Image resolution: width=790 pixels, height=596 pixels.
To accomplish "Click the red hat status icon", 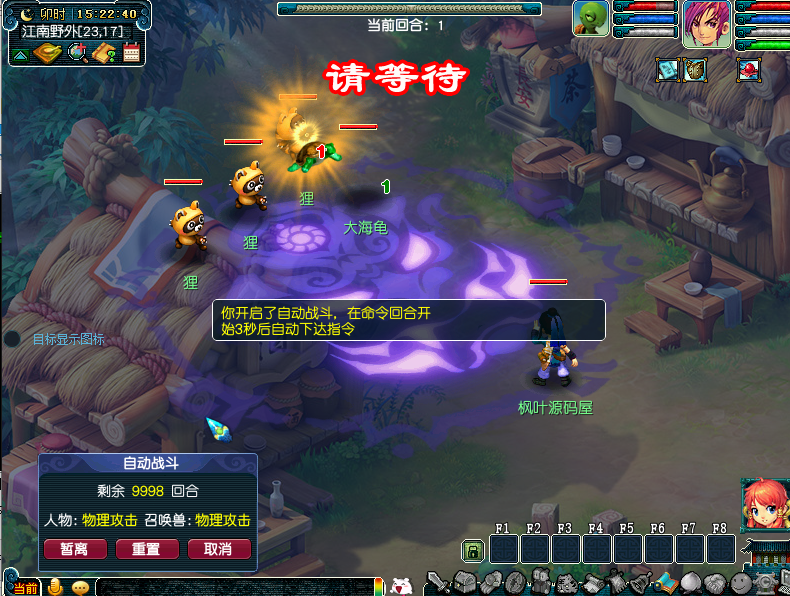I will pyautogui.click(x=748, y=69).
